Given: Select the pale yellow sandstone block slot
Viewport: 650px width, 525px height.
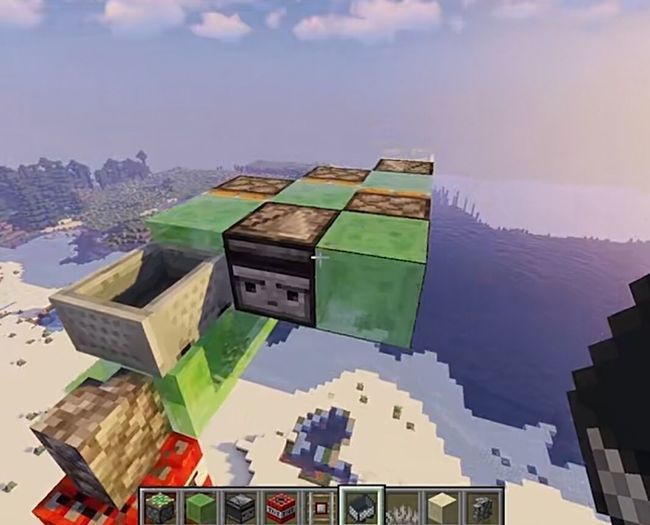Looking at the screenshot, I should pyautogui.click(x=443, y=507).
